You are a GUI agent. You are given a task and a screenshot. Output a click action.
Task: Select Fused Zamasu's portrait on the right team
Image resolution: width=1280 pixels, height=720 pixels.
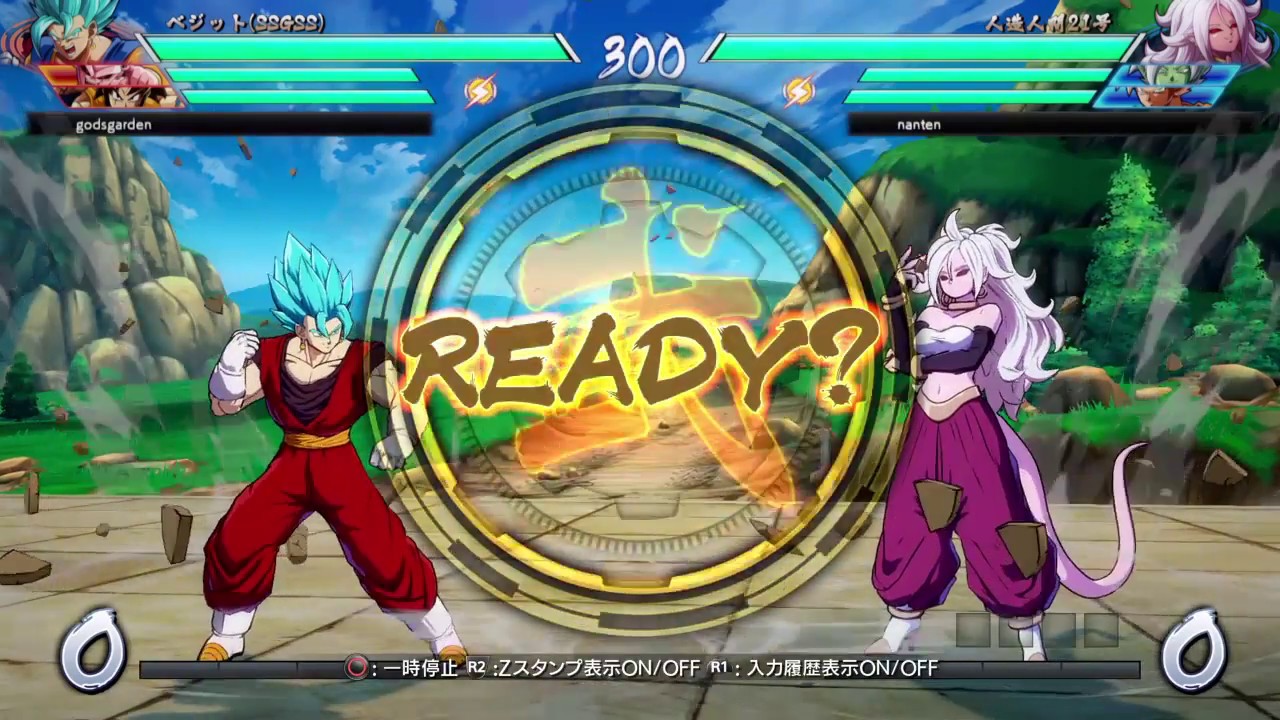pyautogui.click(x=1172, y=75)
